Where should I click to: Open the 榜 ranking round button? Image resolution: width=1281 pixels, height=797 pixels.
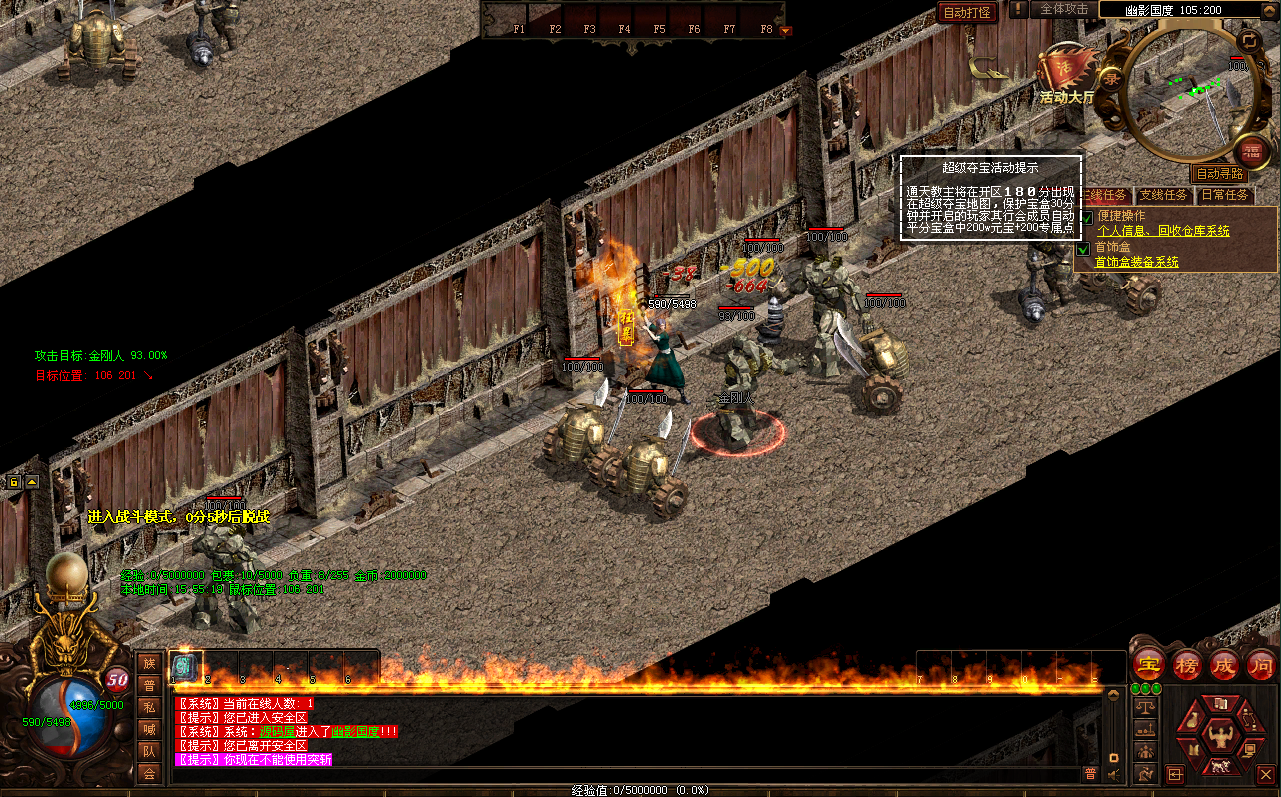pos(1187,664)
